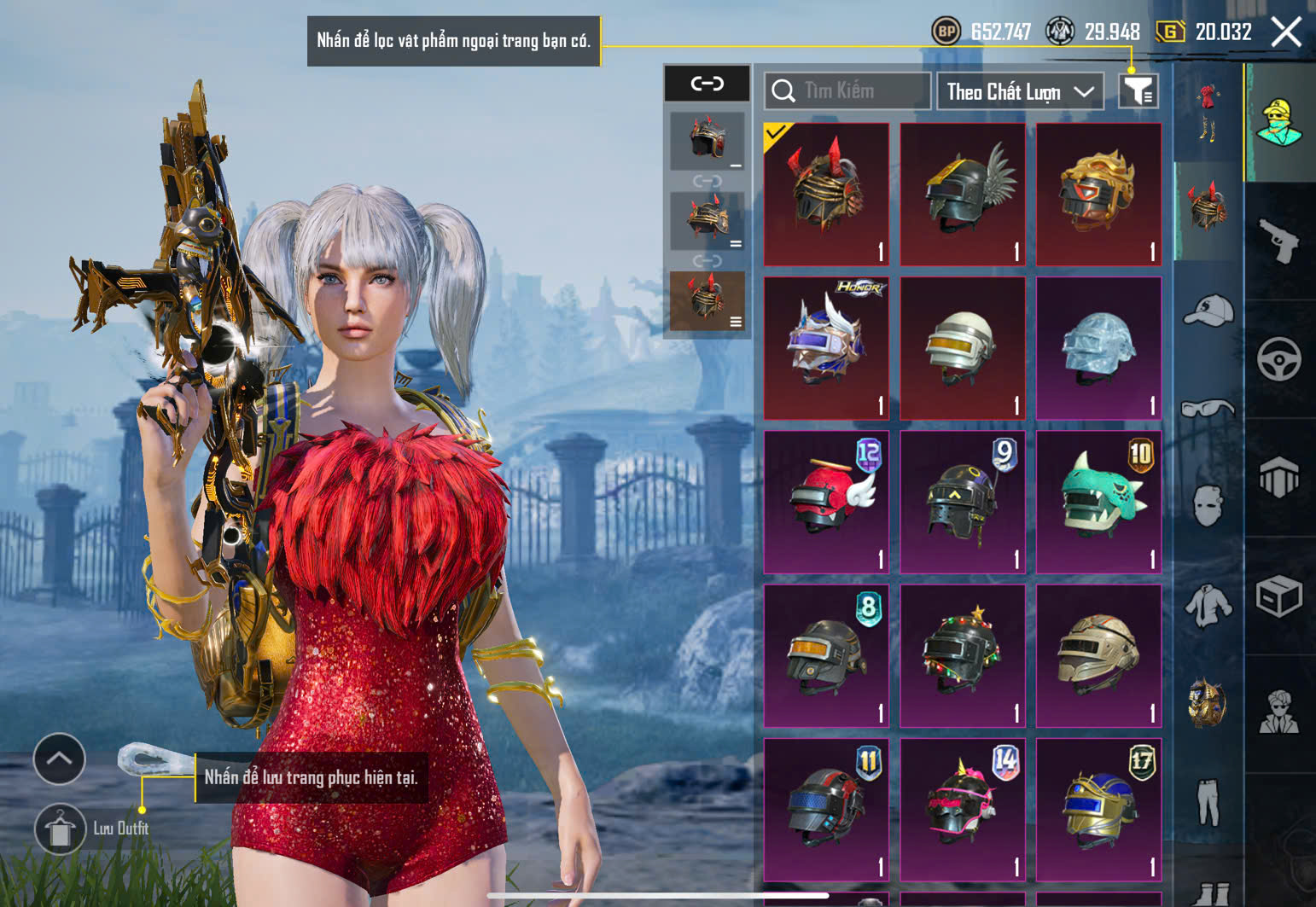The height and width of the screenshot is (907, 1316).
Task: Select the Honor blue-white helmet skin
Action: click(x=826, y=348)
